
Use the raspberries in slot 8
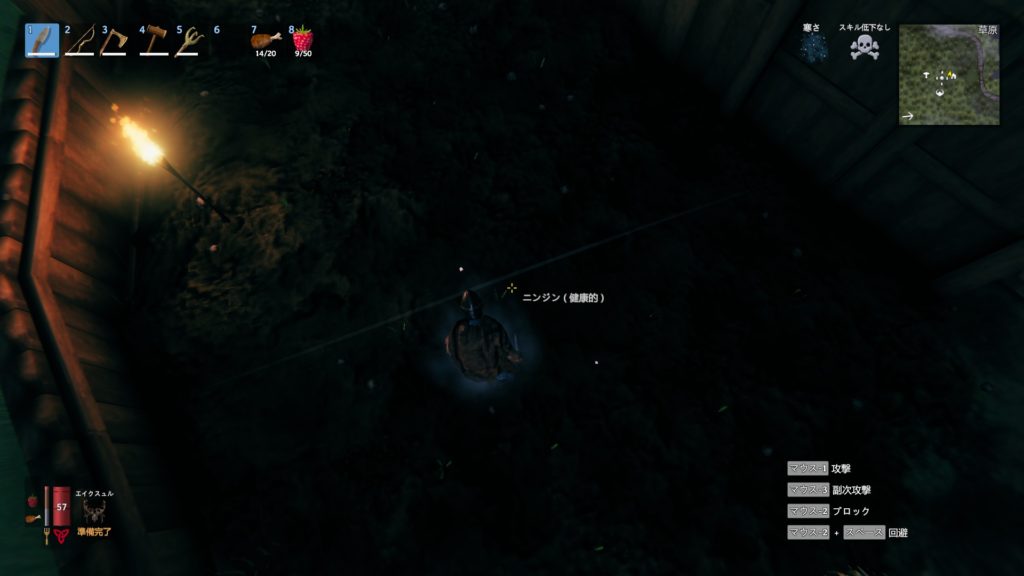302,39
